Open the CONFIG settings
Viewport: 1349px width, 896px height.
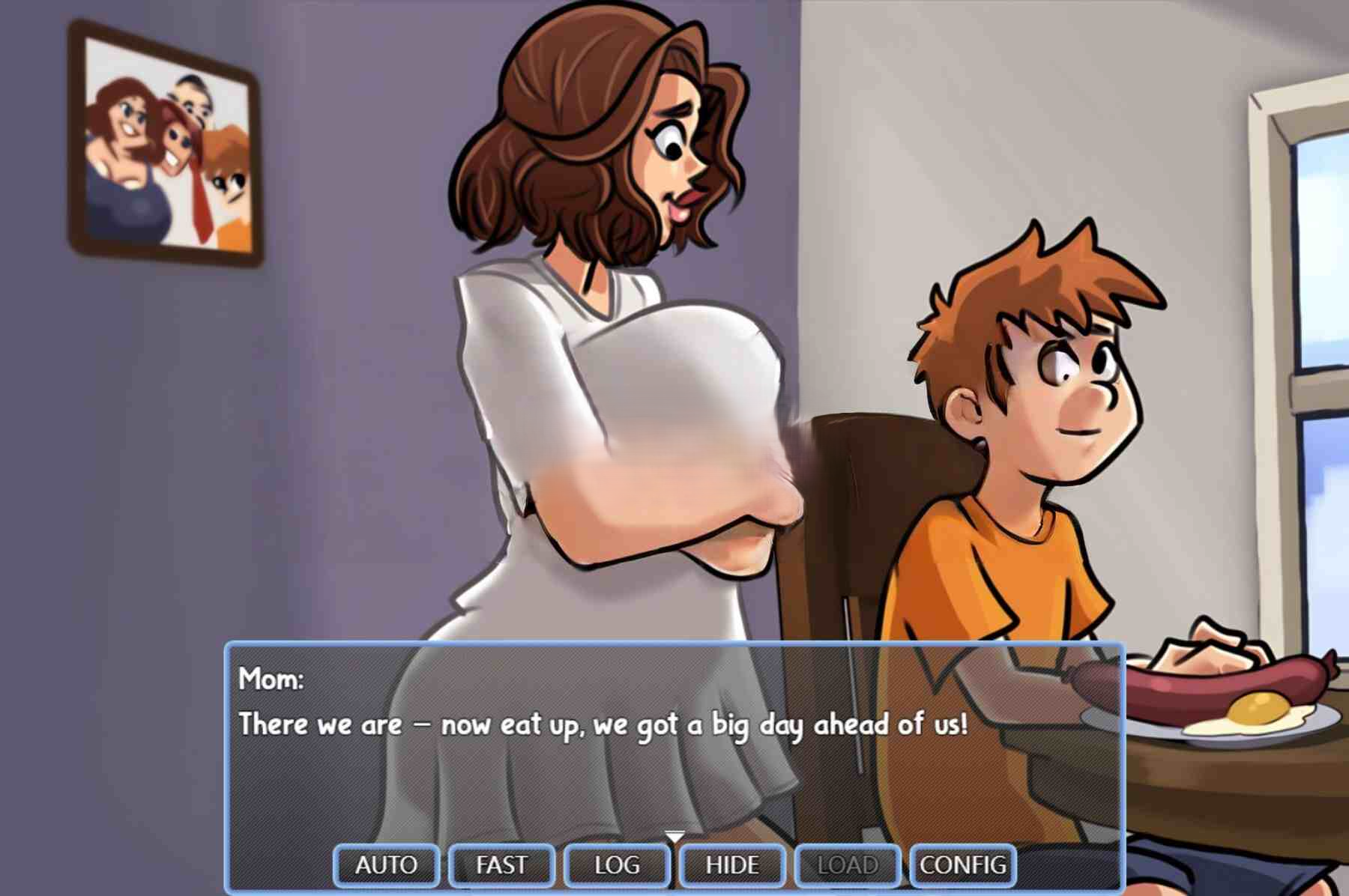point(963,865)
